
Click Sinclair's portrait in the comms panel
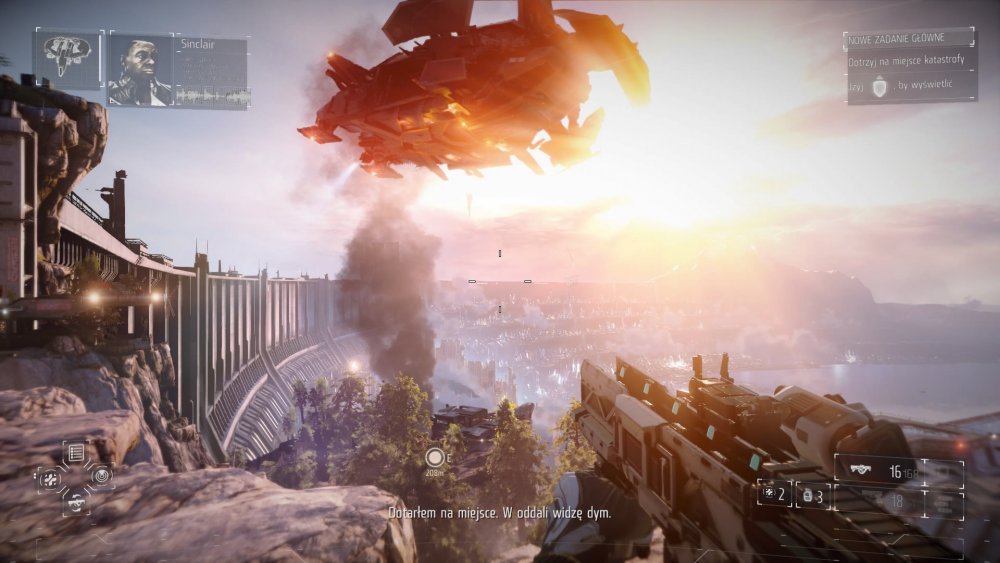140,68
